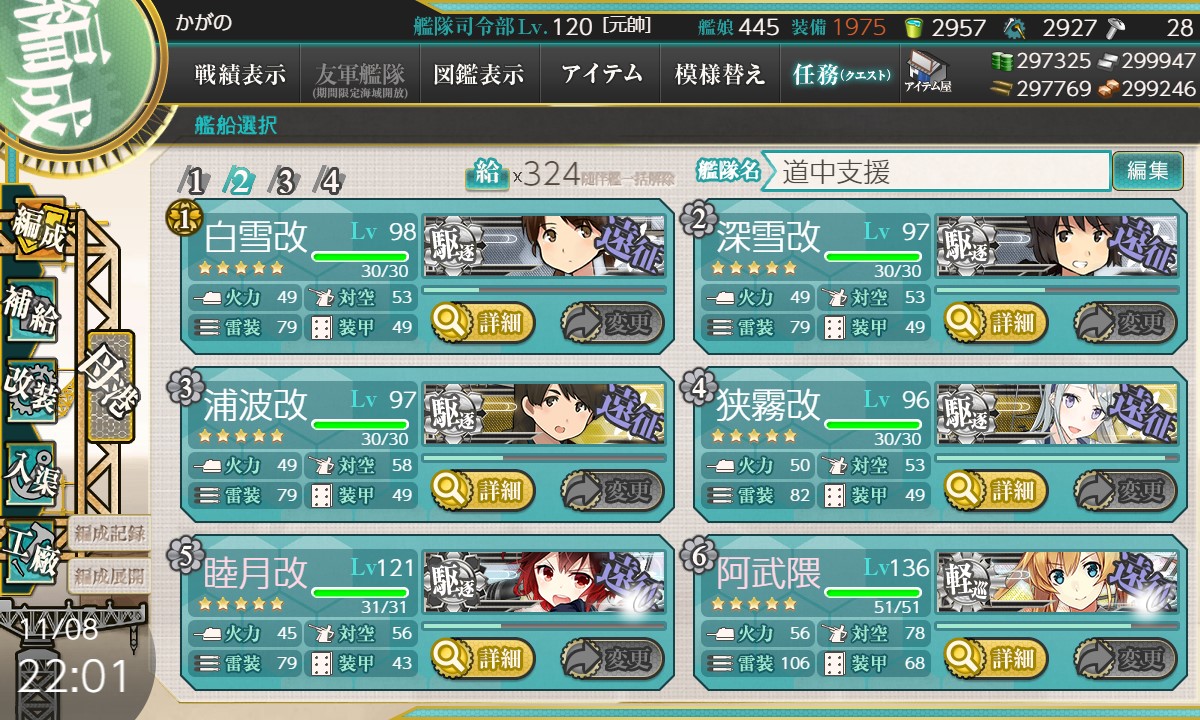This screenshot has width=1200, height=720.
Task: Switch to fleet tab 4
Action: (329, 181)
